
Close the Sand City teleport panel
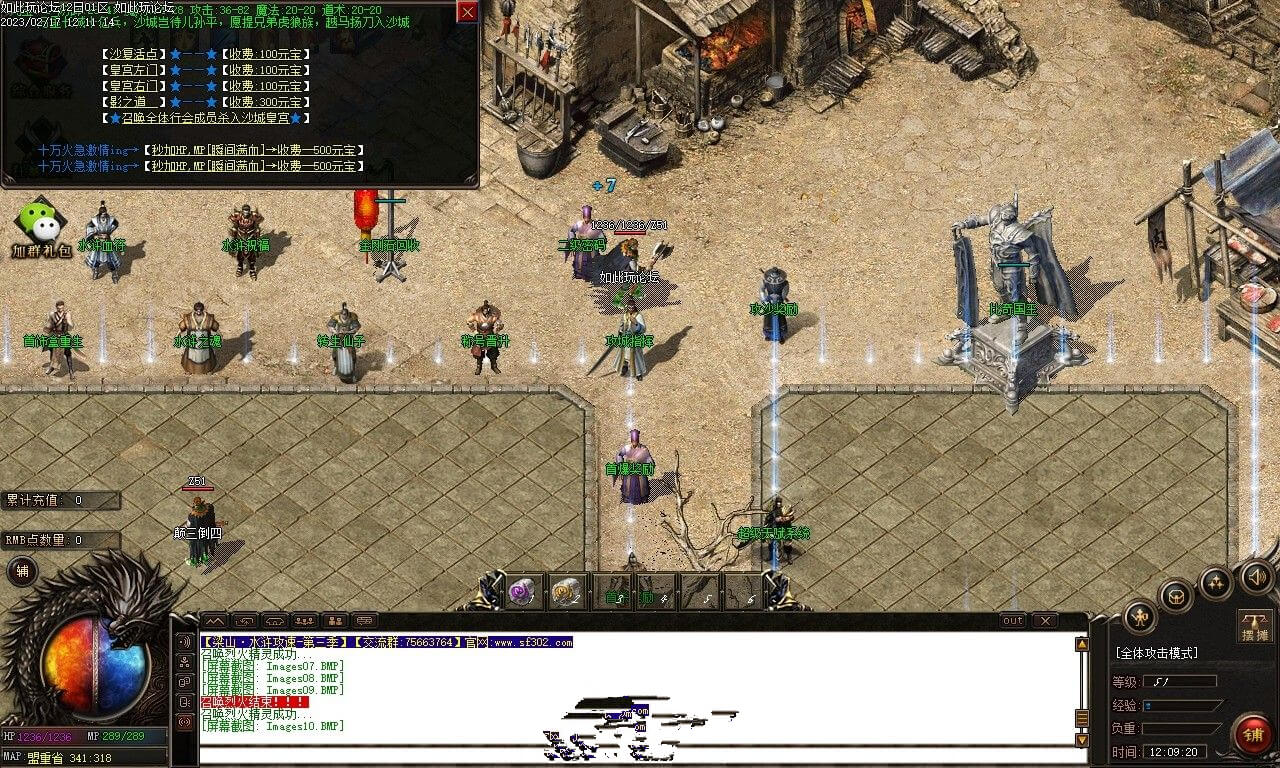pos(467,12)
